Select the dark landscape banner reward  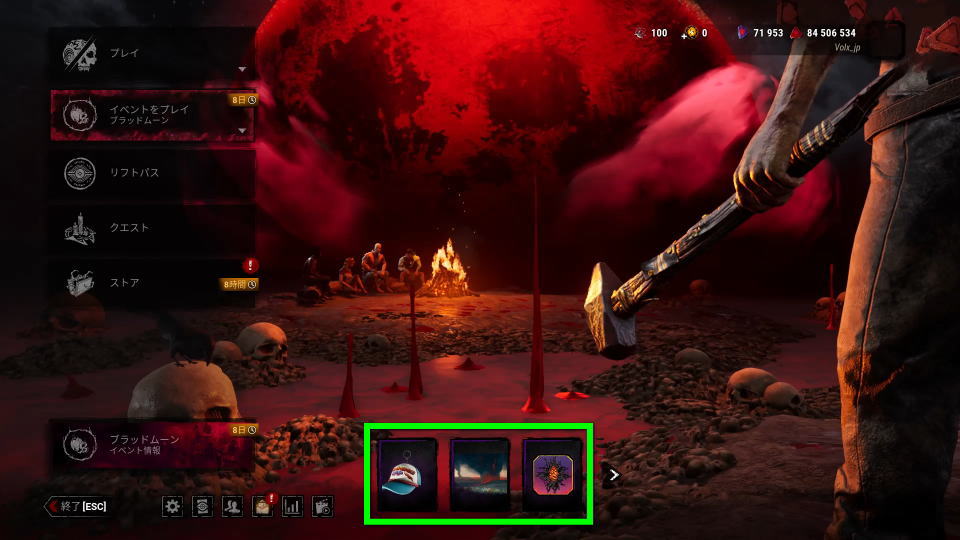(480, 474)
